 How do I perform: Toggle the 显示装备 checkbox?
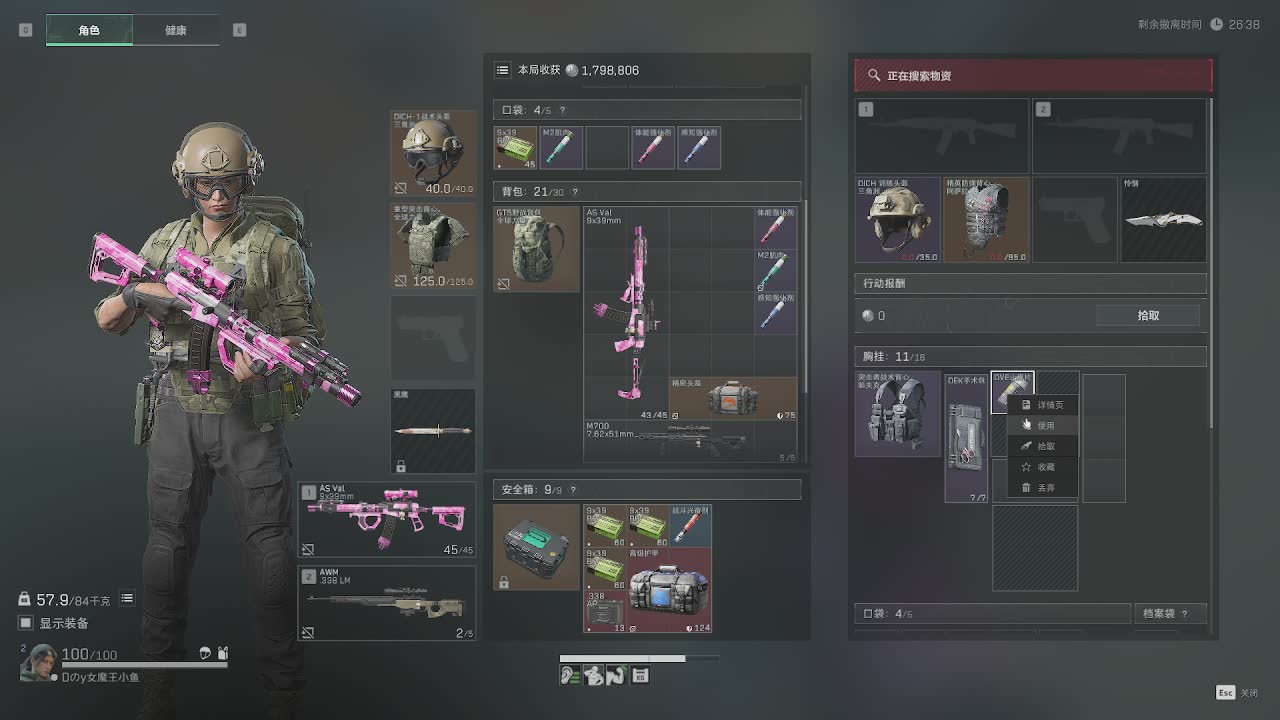26,623
